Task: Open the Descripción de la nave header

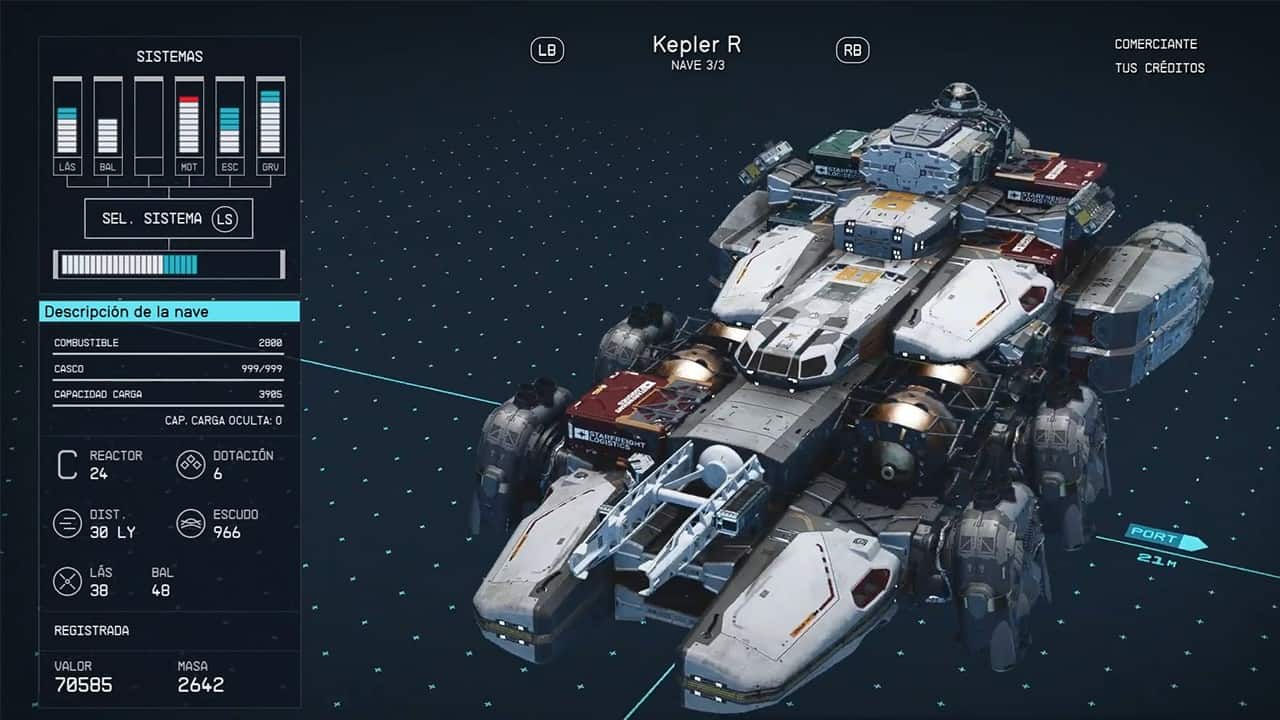Action: click(169, 312)
